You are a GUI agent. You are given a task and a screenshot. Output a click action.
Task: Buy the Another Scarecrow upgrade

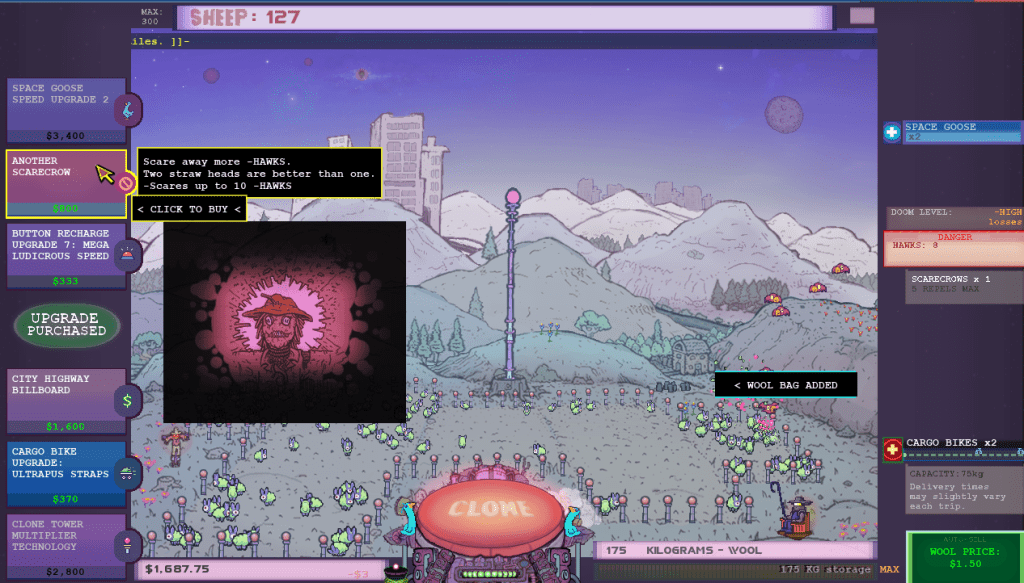66,183
